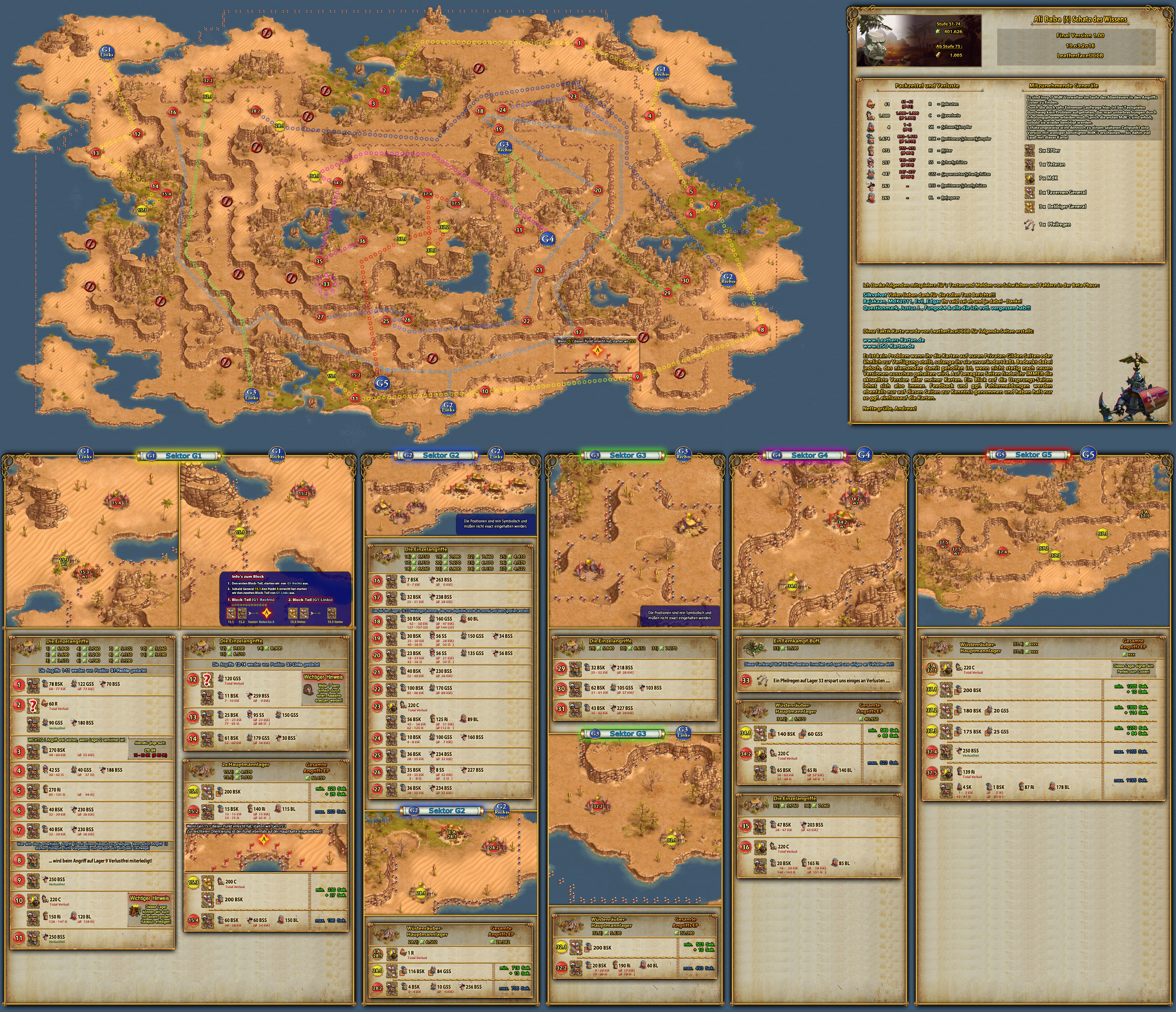Click the G2 Rechts marker on the overview map
This screenshot has height=1012, width=1176.
click(728, 278)
